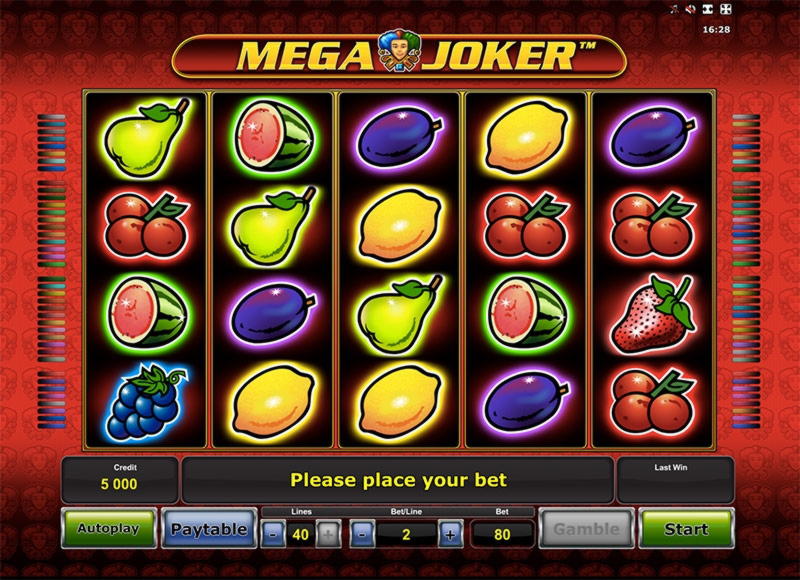Raise the Bet/Line amount
The width and height of the screenshot is (800, 580).
(450, 533)
